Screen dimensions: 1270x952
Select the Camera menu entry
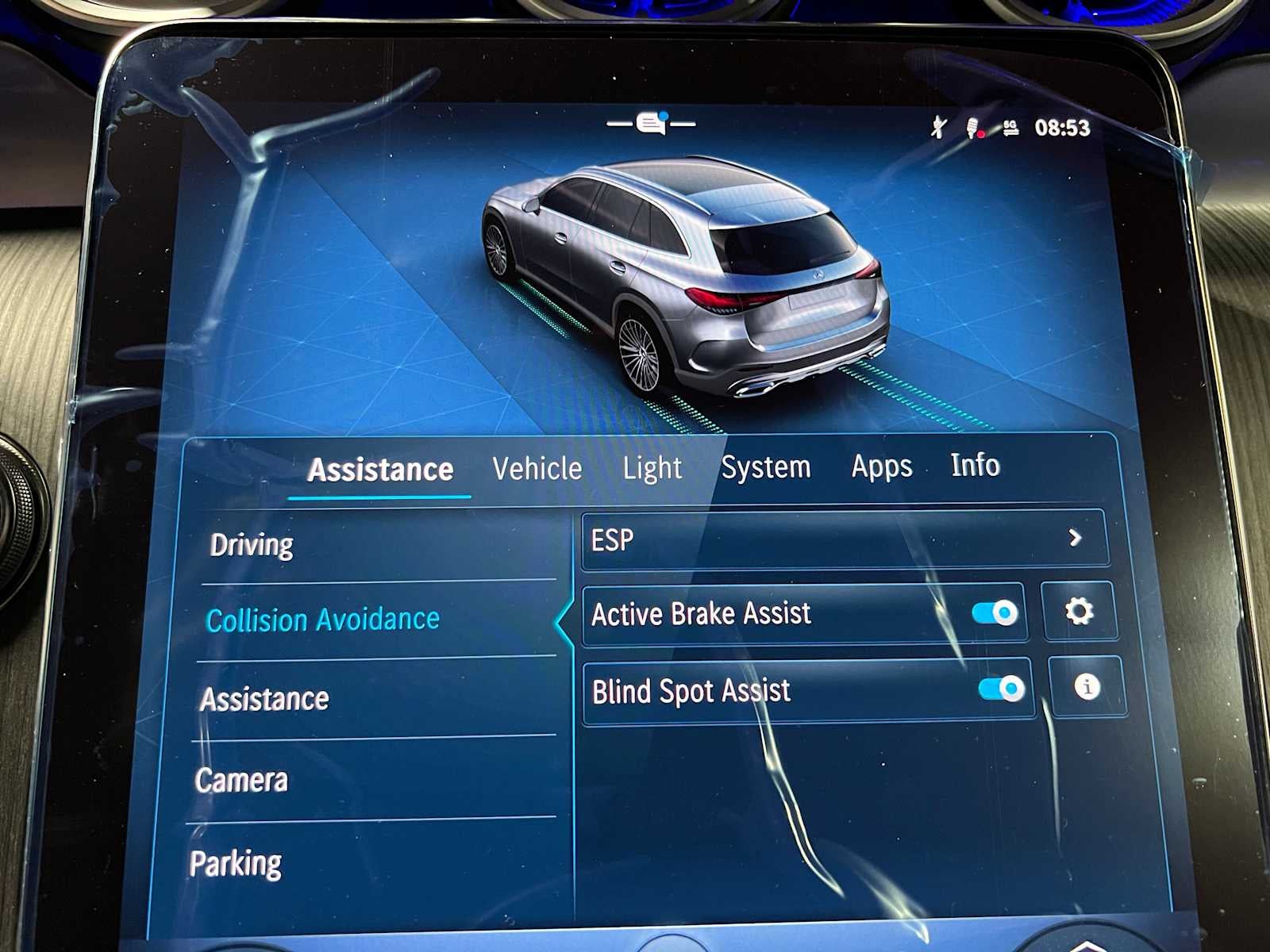point(241,780)
